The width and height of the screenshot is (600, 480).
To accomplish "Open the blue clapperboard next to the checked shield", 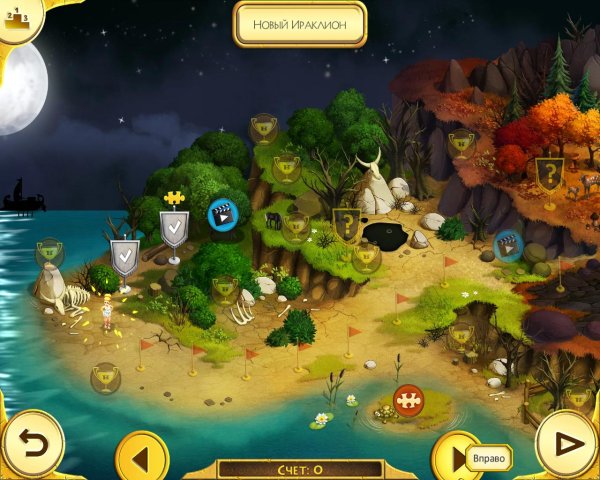I will point(221,213).
